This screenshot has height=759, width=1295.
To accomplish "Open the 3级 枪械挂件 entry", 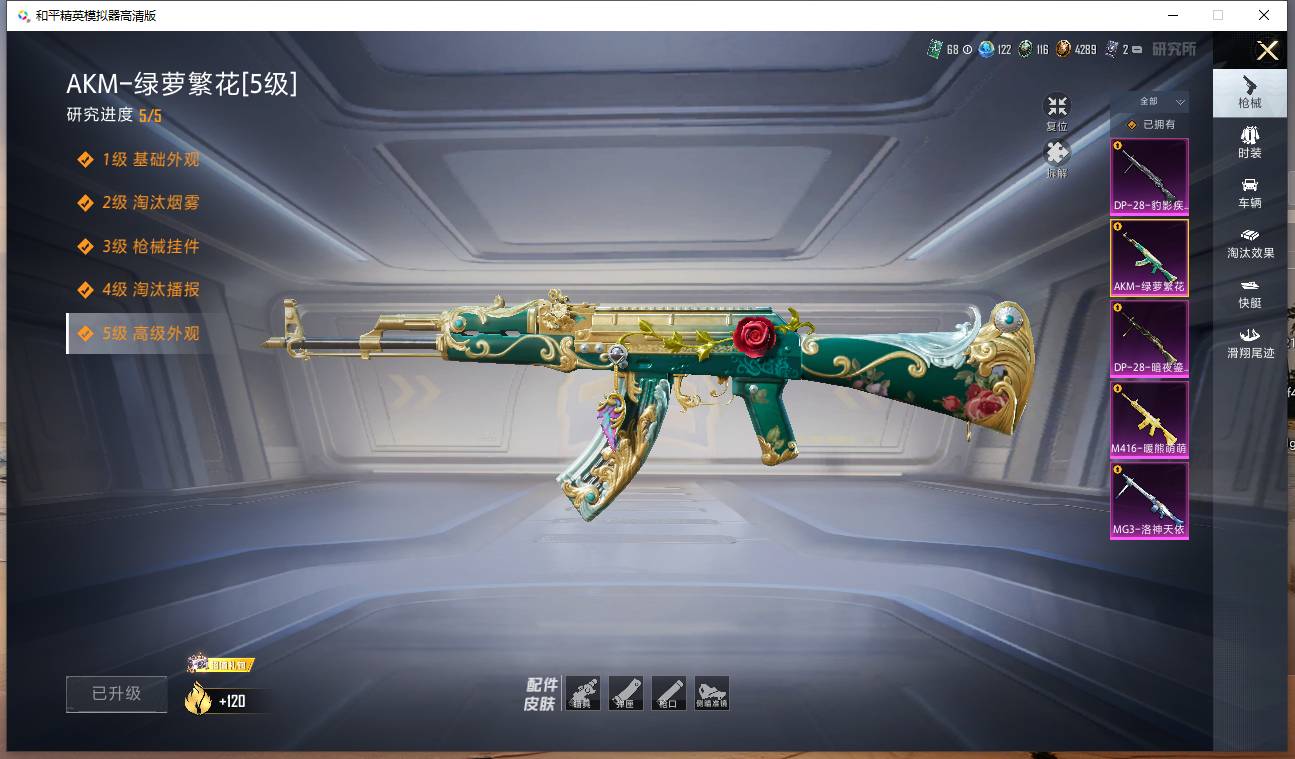I will click(x=150, y=246).
